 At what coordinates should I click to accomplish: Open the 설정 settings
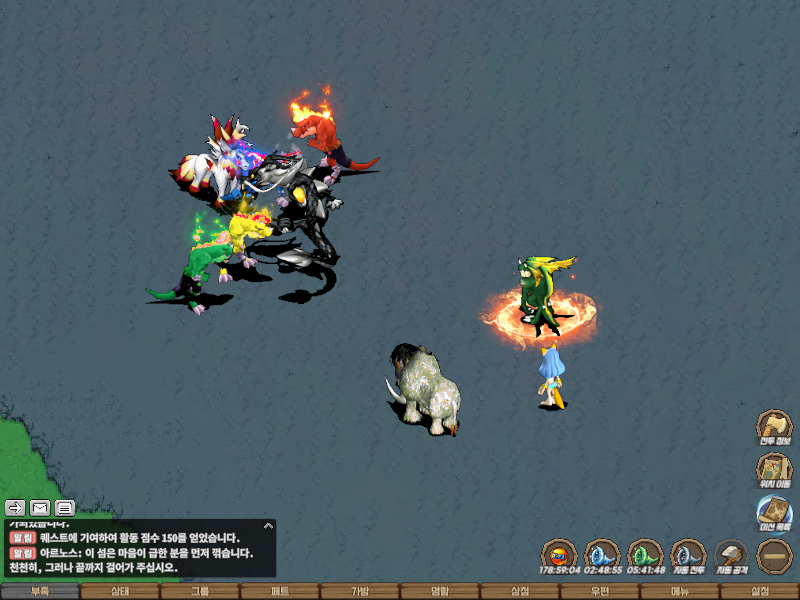point(760,591)
